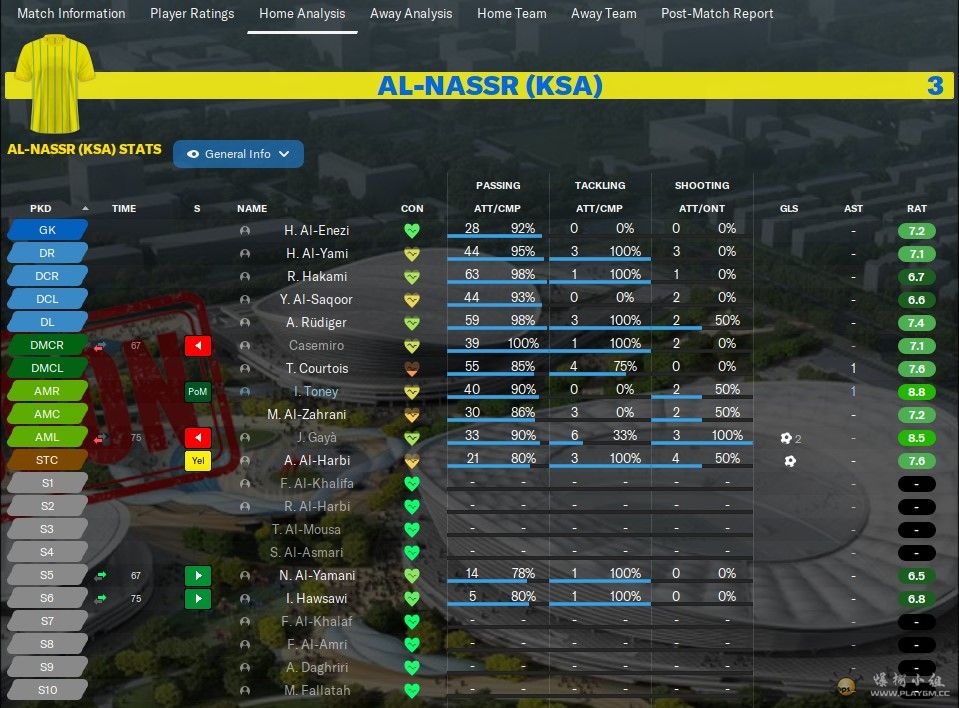This screenshot has width=959, height=708.
Task: Open the Away Team tab
Action: 604,14
